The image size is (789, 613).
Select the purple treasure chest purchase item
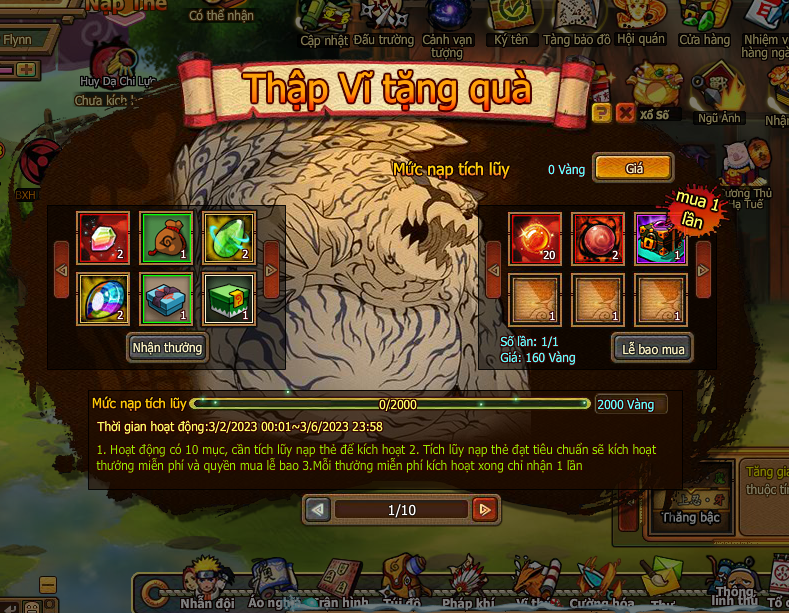pos(659,237)
